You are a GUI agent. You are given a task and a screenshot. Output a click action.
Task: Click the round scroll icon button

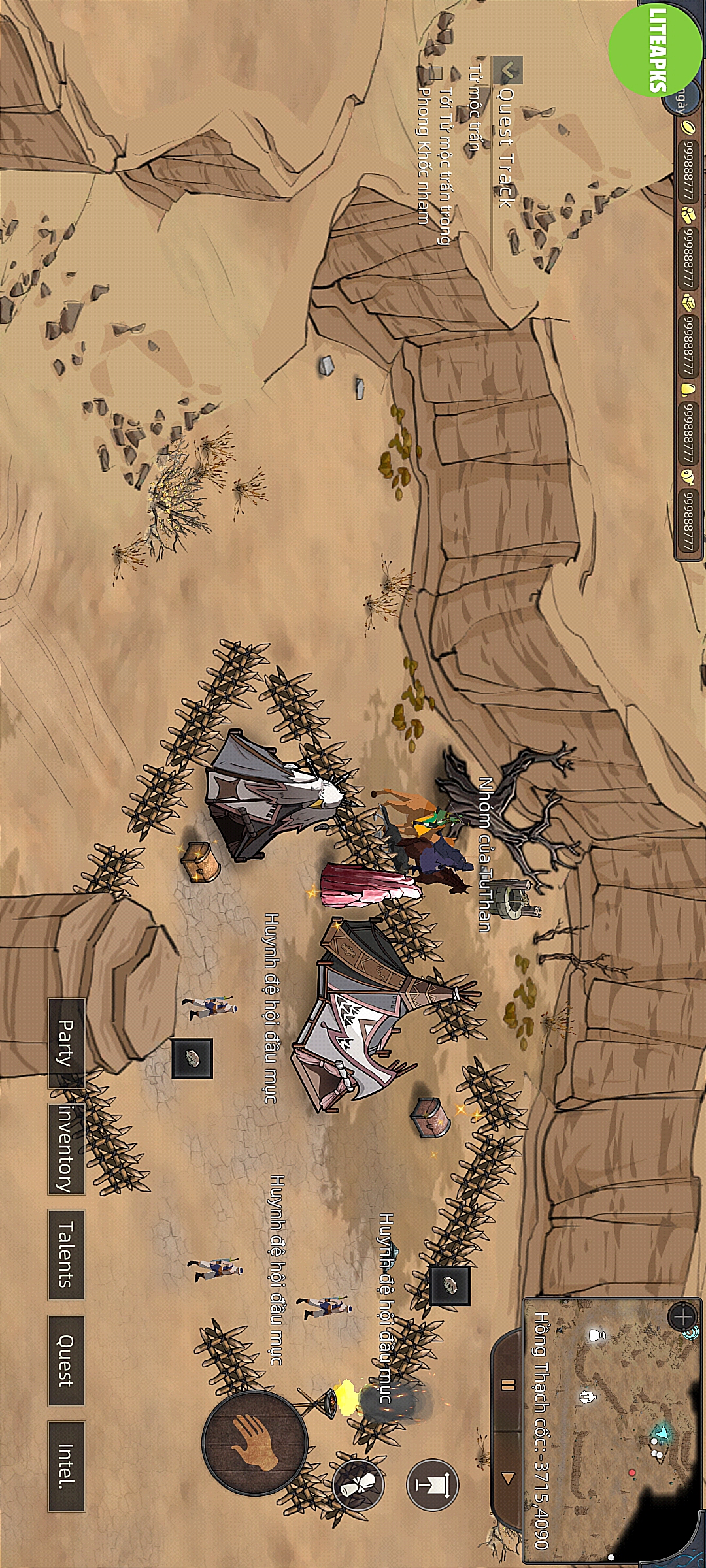tap(358, 1484)
